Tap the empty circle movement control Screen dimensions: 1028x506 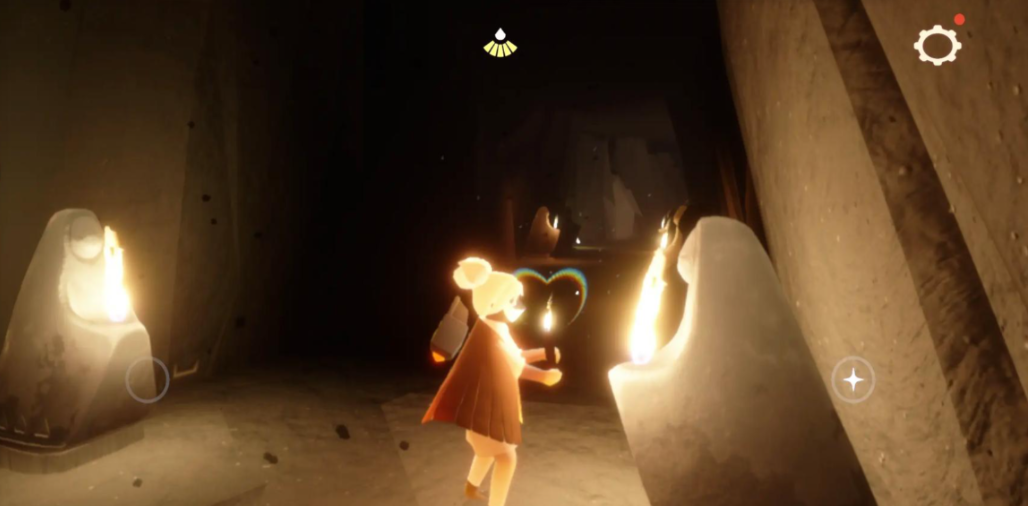click(147, 380)
